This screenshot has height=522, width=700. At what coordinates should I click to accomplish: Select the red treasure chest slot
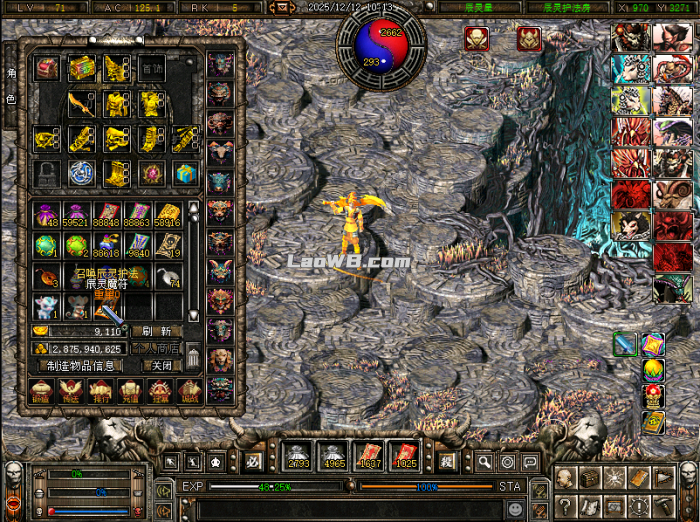47,68
